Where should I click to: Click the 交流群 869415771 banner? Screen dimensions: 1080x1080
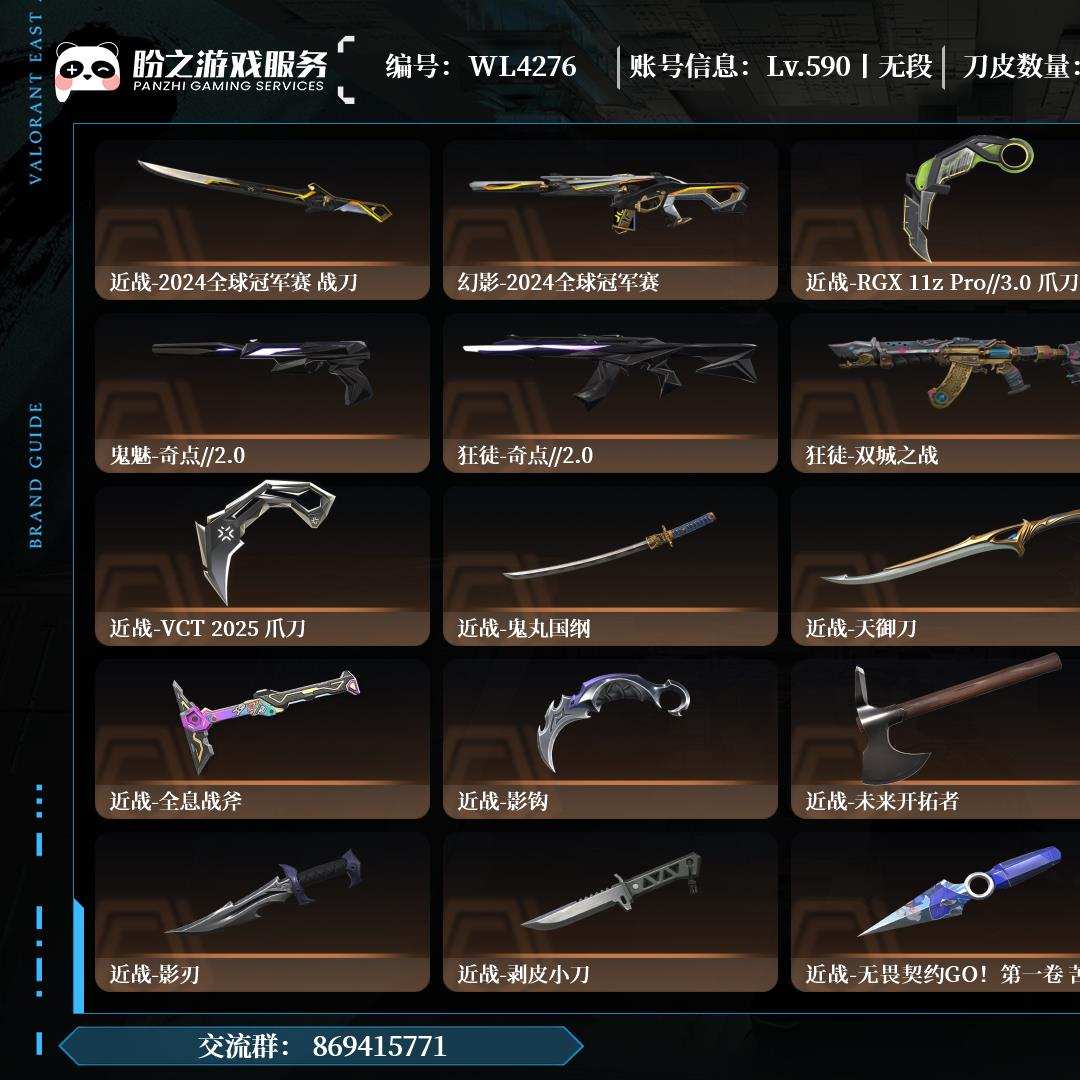(320, 1046)
